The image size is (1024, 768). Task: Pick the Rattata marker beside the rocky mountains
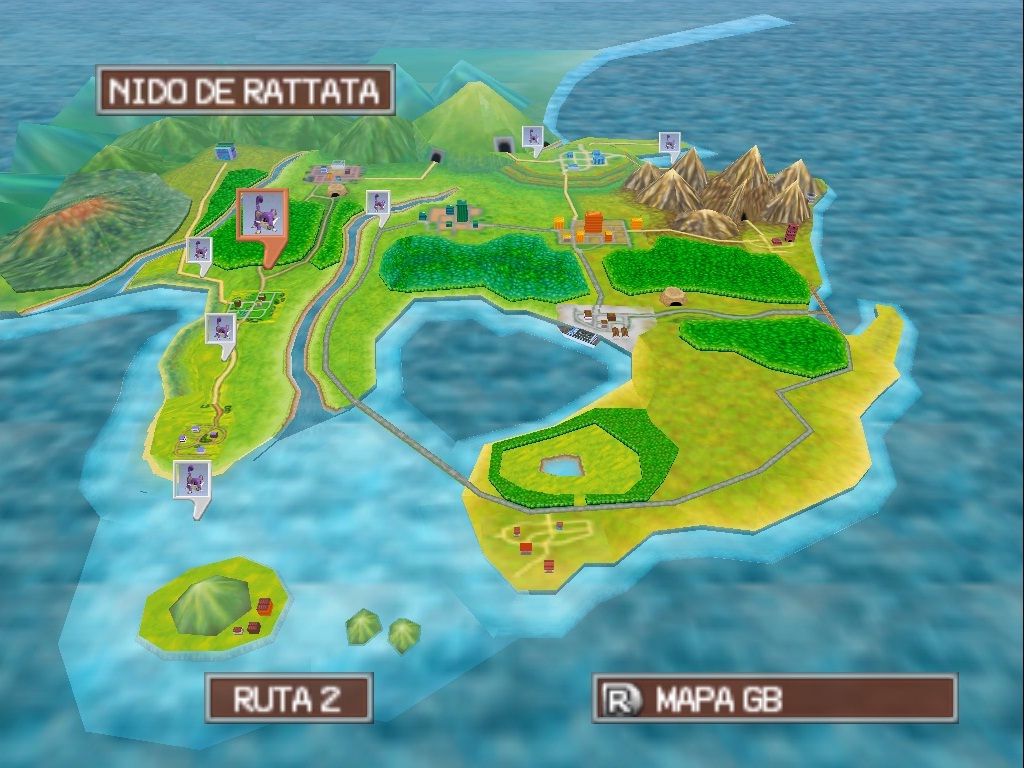669,143
